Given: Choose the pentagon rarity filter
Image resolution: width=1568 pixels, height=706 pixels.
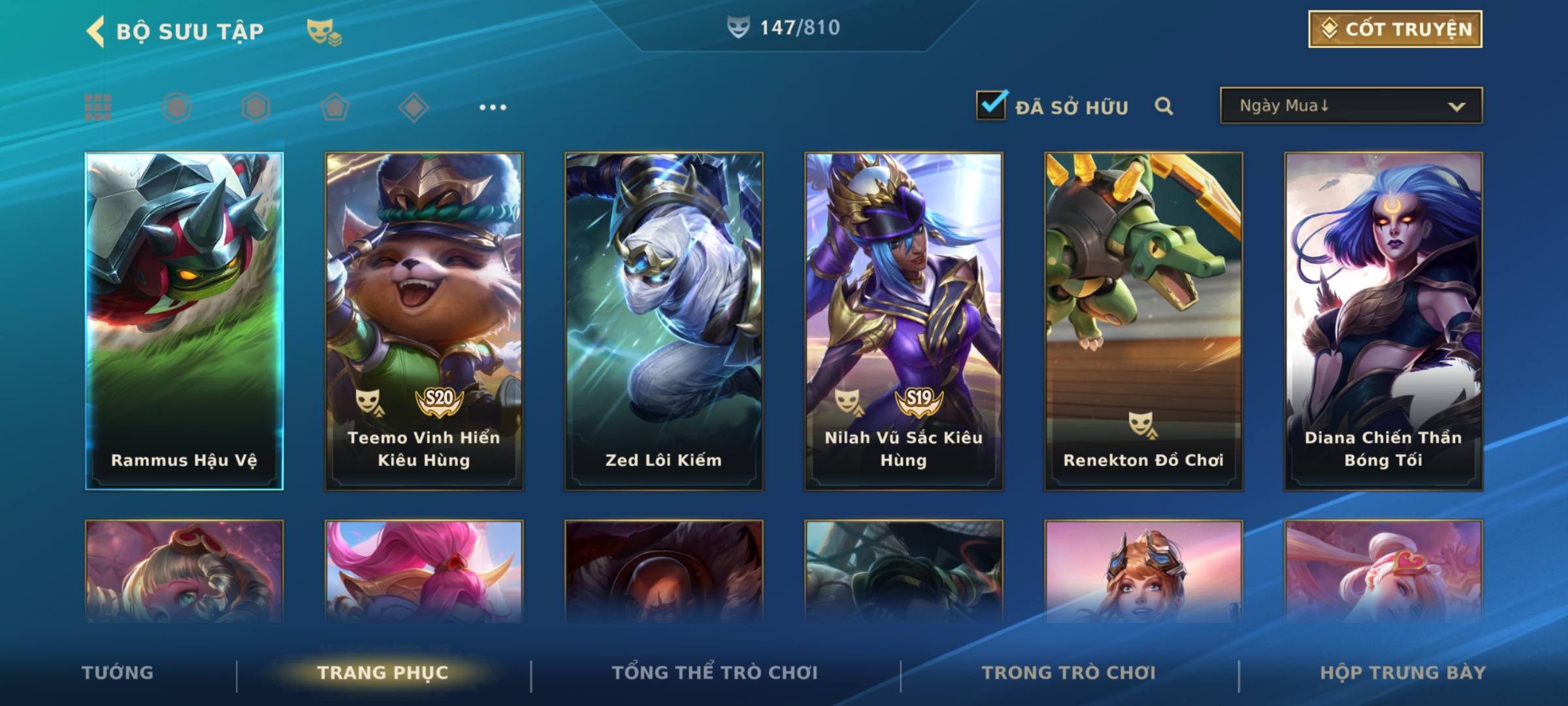Looking at the screenshot, I should click(x=335, y=107).
